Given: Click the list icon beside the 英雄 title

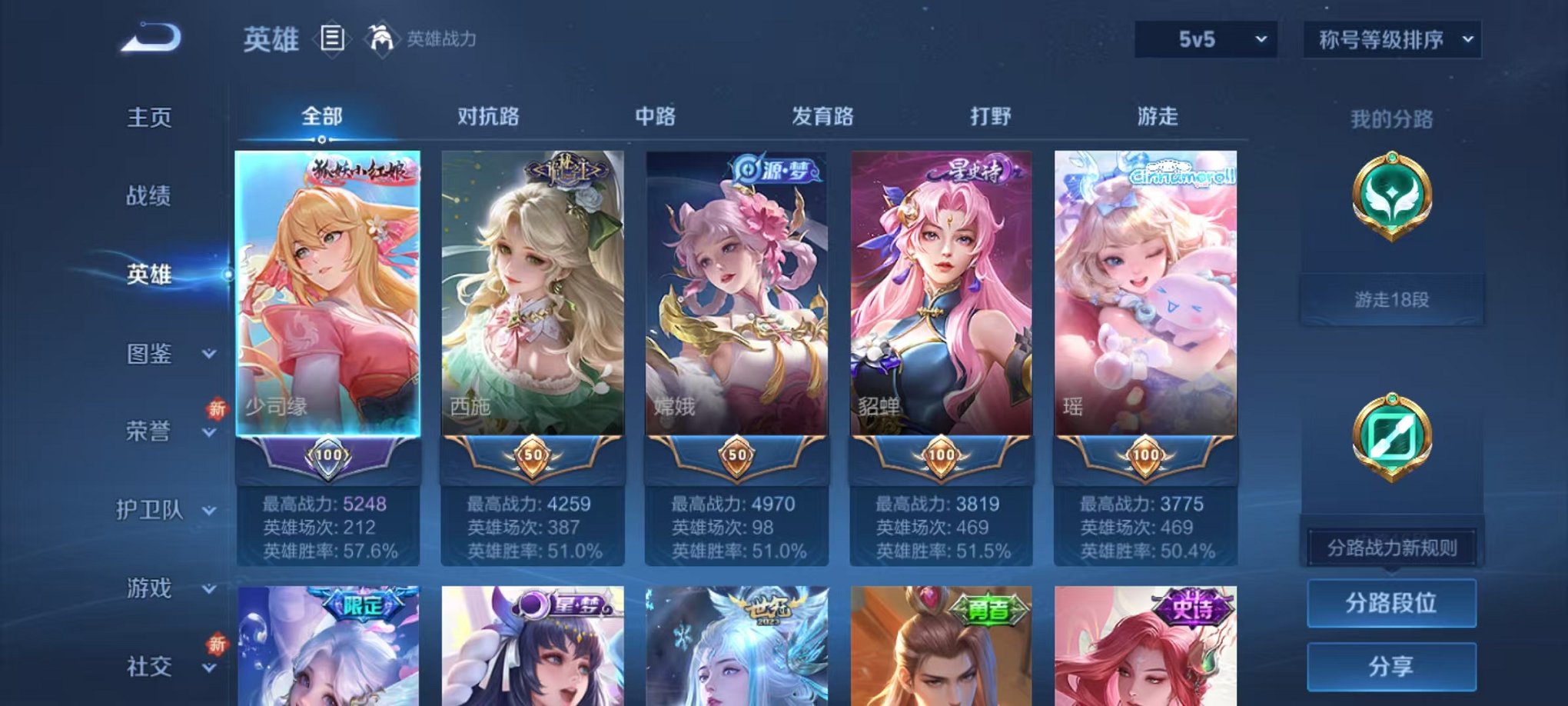Looking at the screenshot, I should (332, 39).
